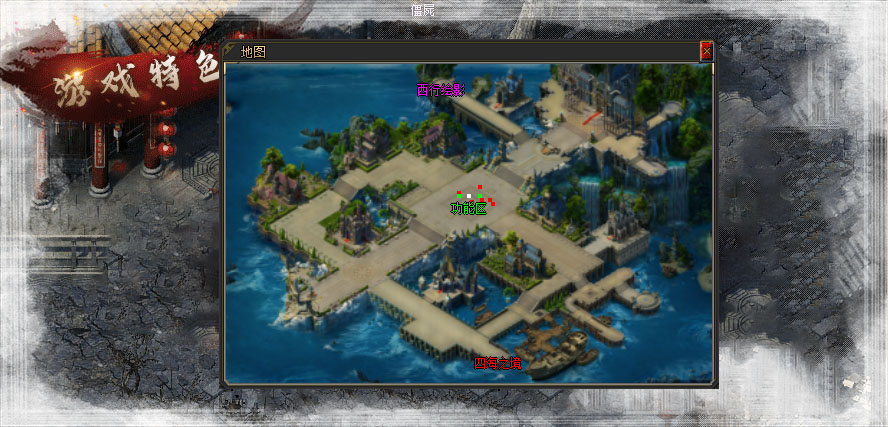888x427 pixels.
Task: Choose the 四海之境 map location
Action: point(497,363)
